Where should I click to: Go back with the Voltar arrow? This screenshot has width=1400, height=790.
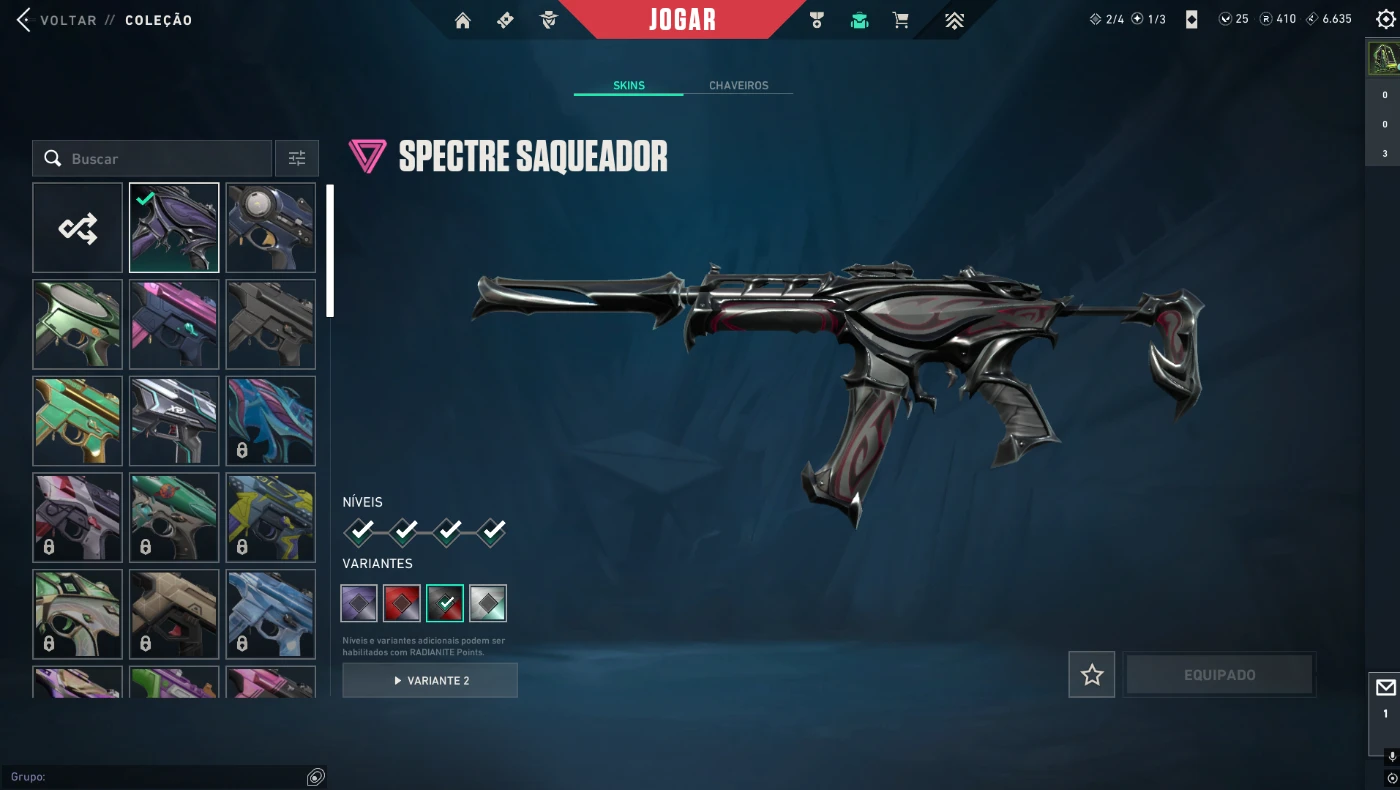[x=24, y=20]
